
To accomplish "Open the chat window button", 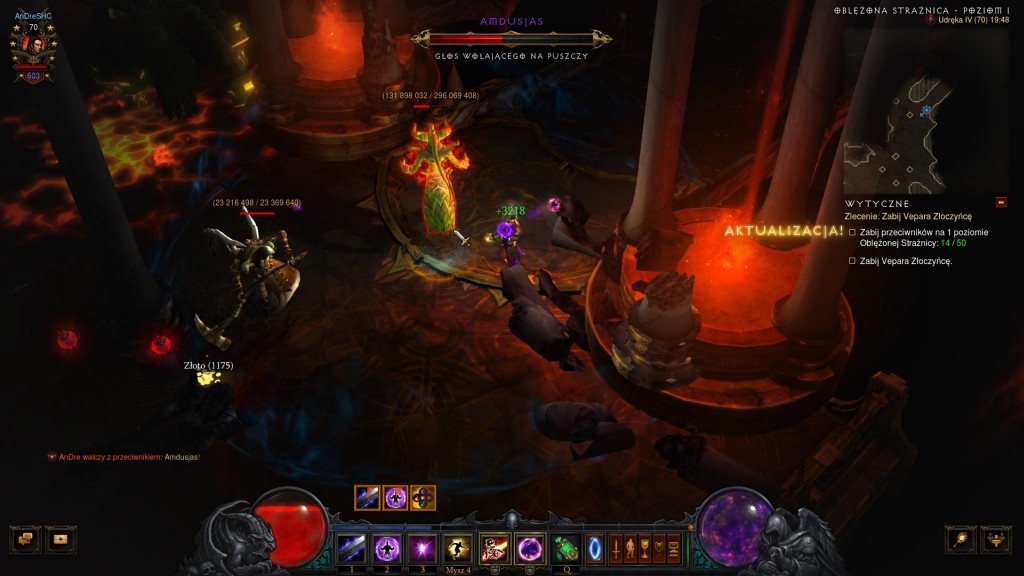I will 25,539.
